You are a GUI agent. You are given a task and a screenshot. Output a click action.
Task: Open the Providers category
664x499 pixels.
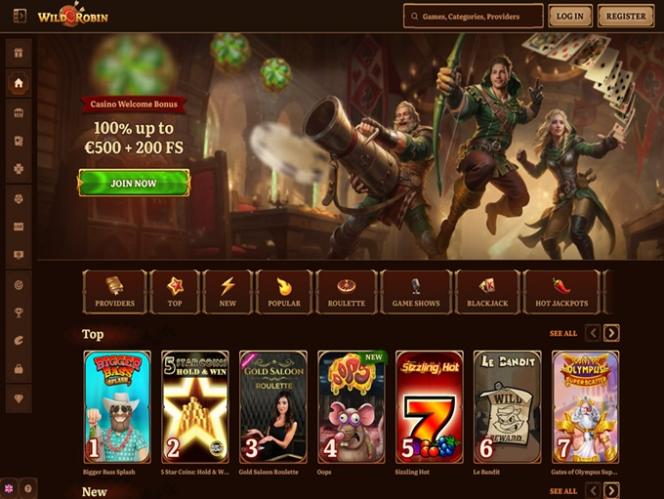pyautogui.click(x=114, y=291)
